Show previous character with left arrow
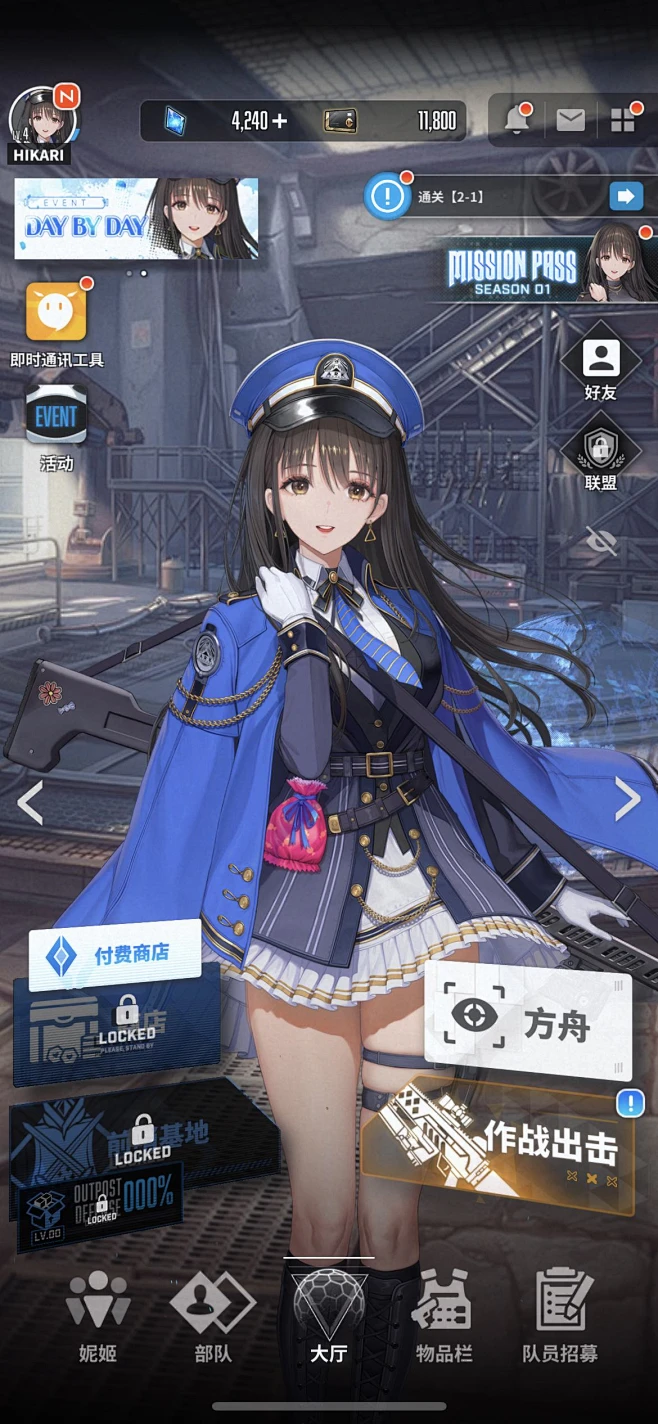This screenshot has width=658, height=1424. coord(30,802)
